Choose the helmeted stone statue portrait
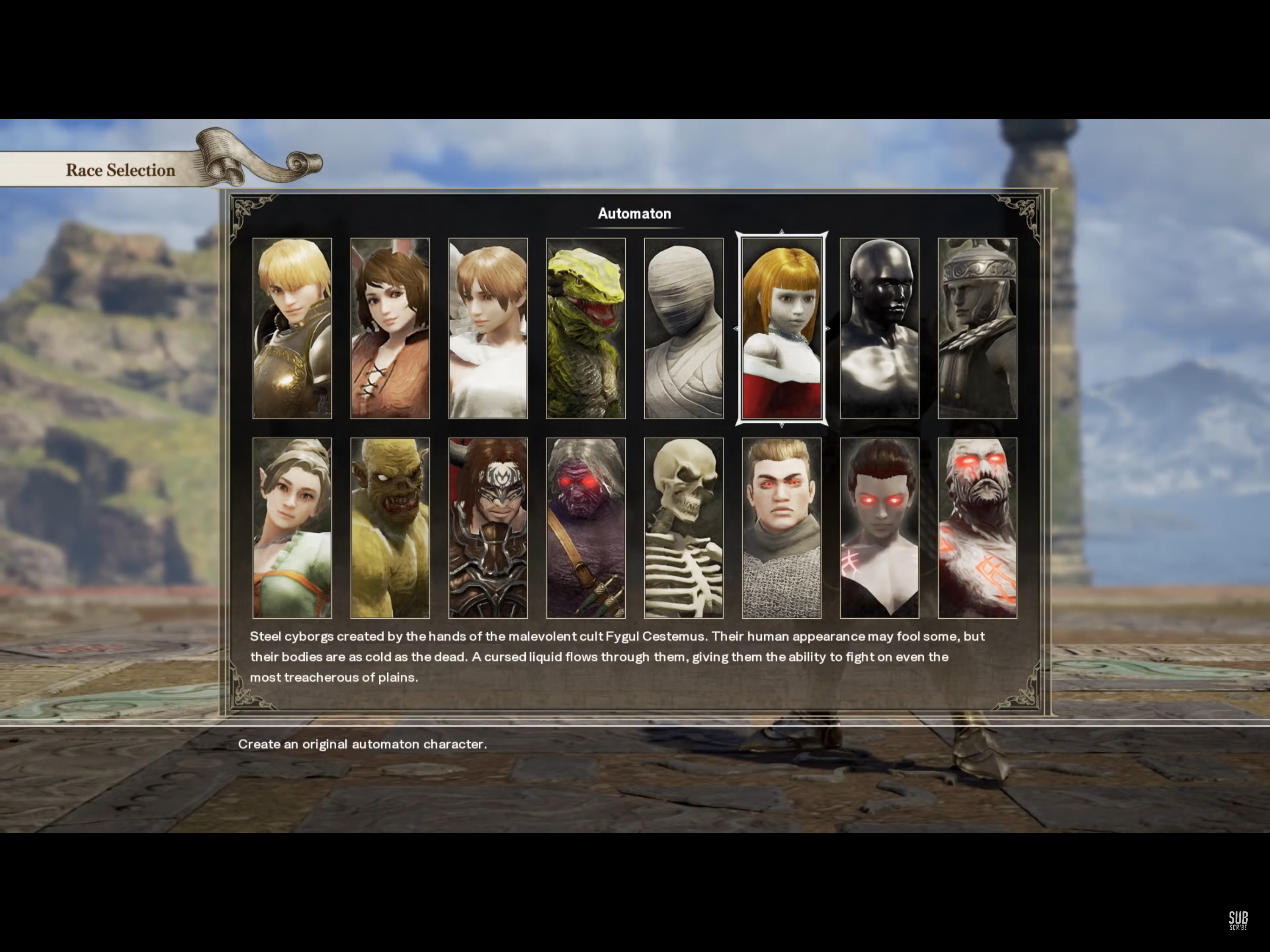This screenshot has width=1270, height=952. 977,328
